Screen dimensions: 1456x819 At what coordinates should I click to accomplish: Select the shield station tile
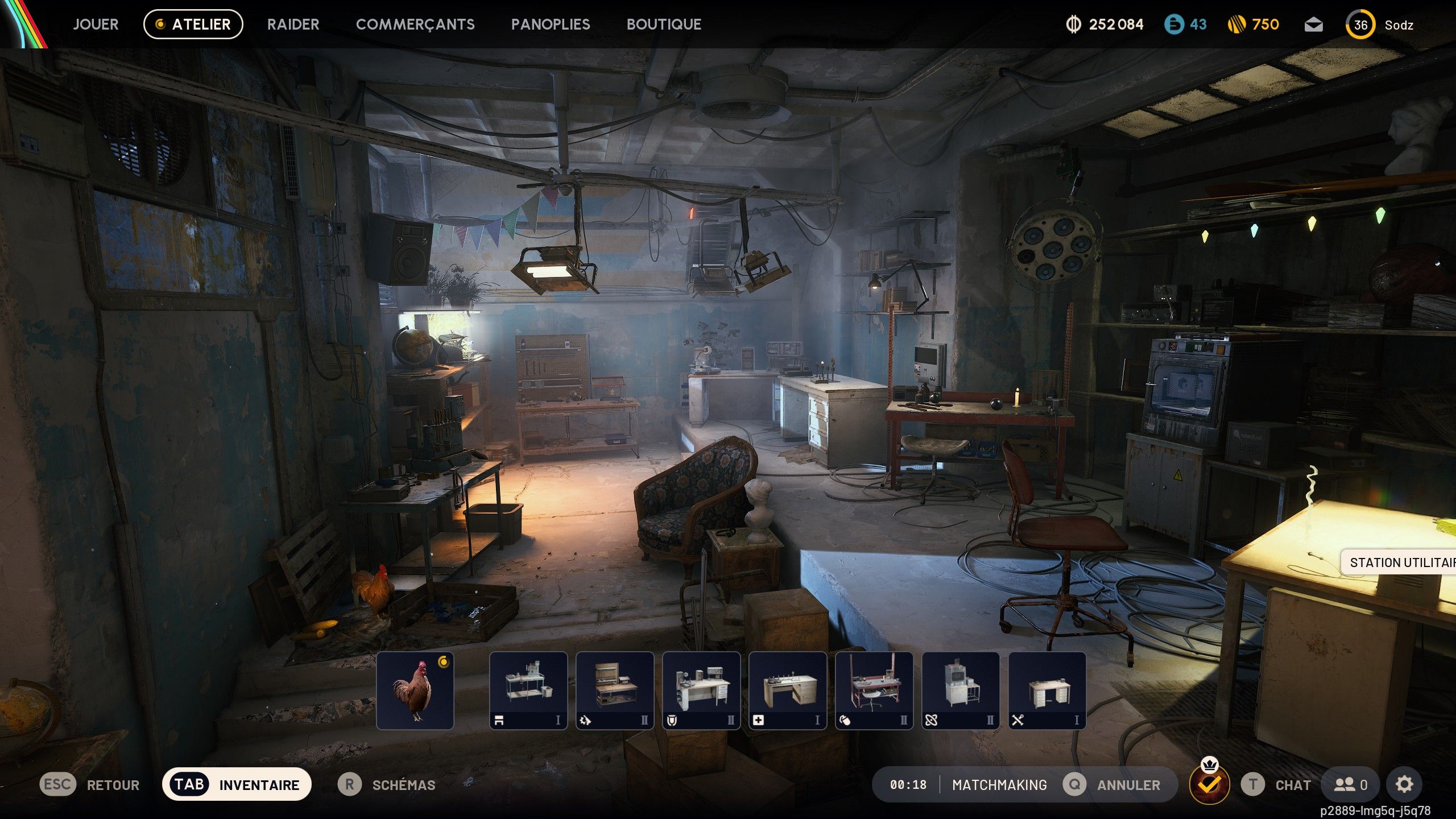coord(701,690)
